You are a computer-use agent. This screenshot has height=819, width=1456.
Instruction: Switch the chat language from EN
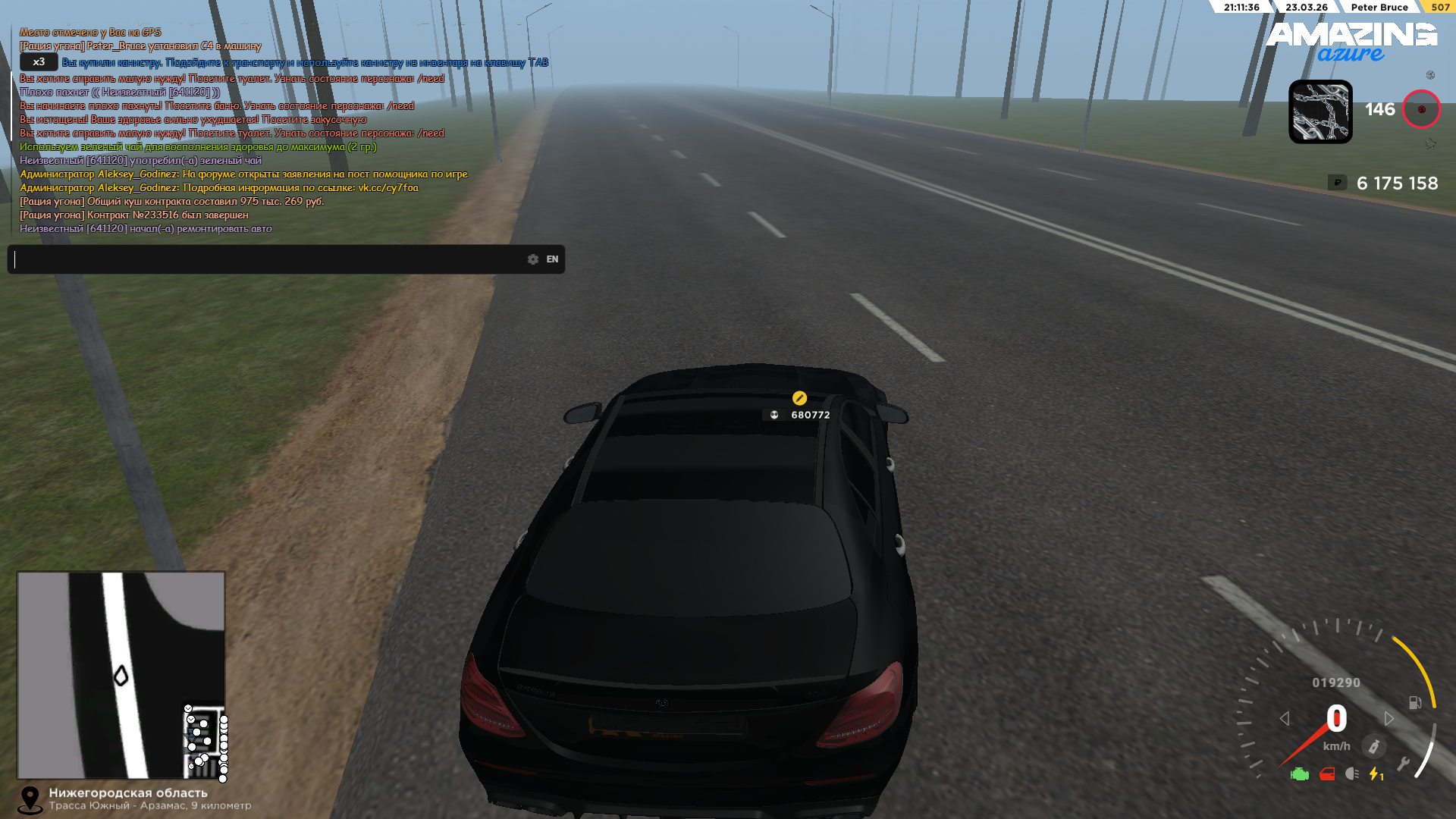click(552, 259)
